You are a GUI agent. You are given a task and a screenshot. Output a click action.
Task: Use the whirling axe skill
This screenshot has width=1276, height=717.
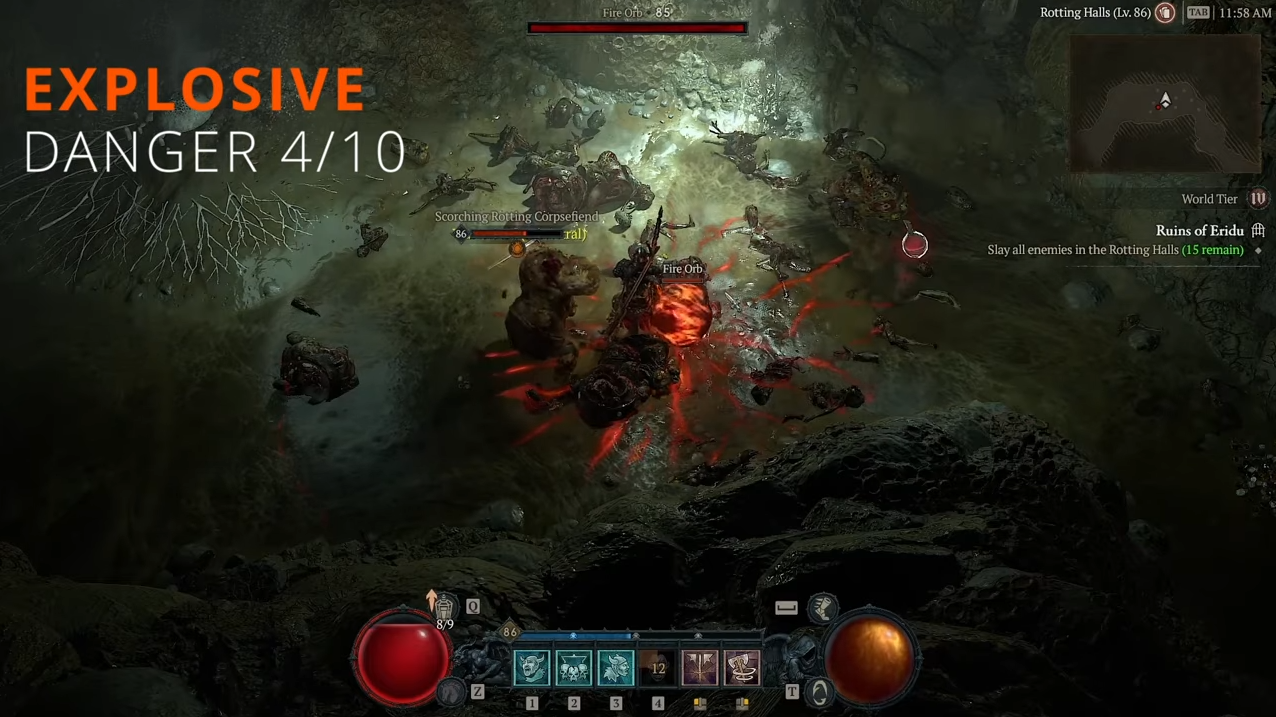coord(742,668)
